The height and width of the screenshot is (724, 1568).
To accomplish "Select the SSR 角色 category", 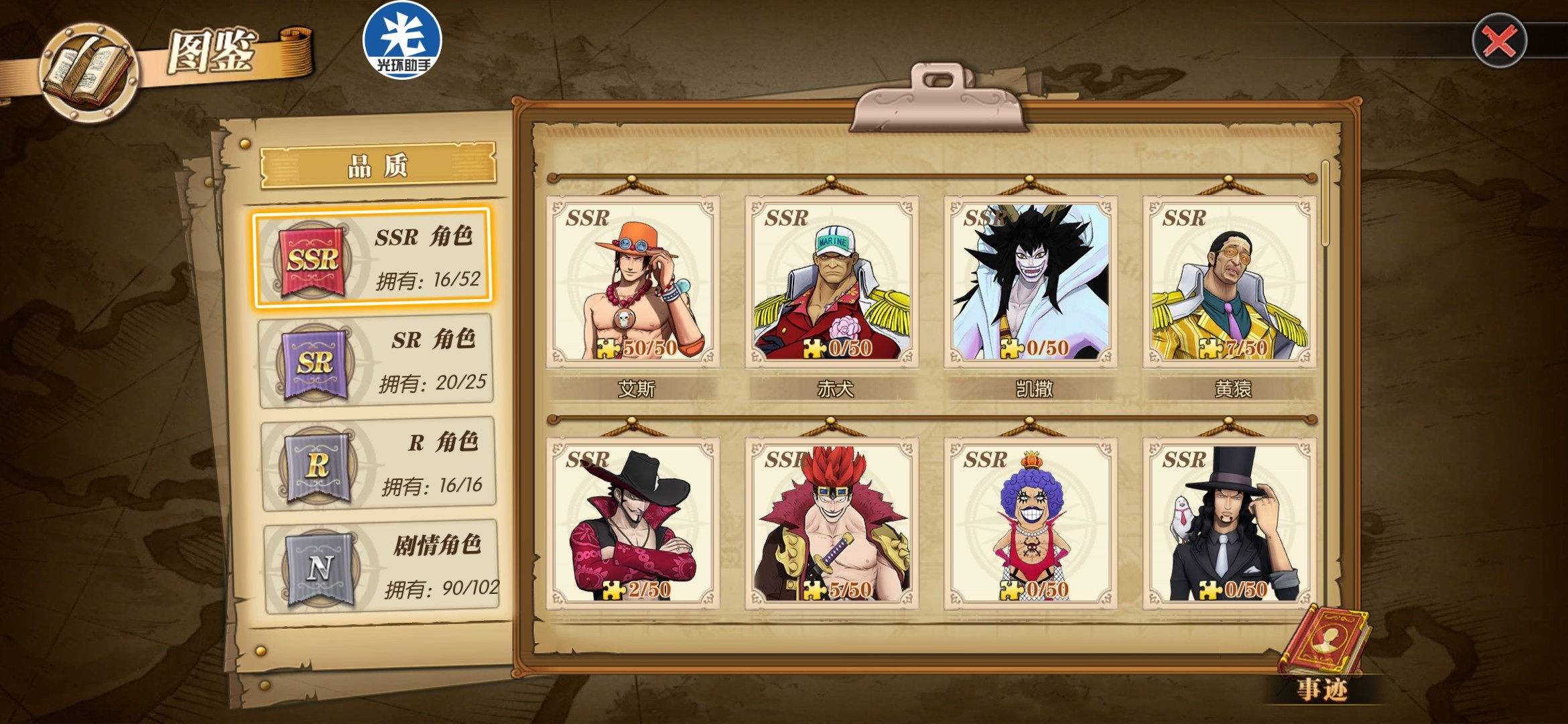I will point(373,258).
